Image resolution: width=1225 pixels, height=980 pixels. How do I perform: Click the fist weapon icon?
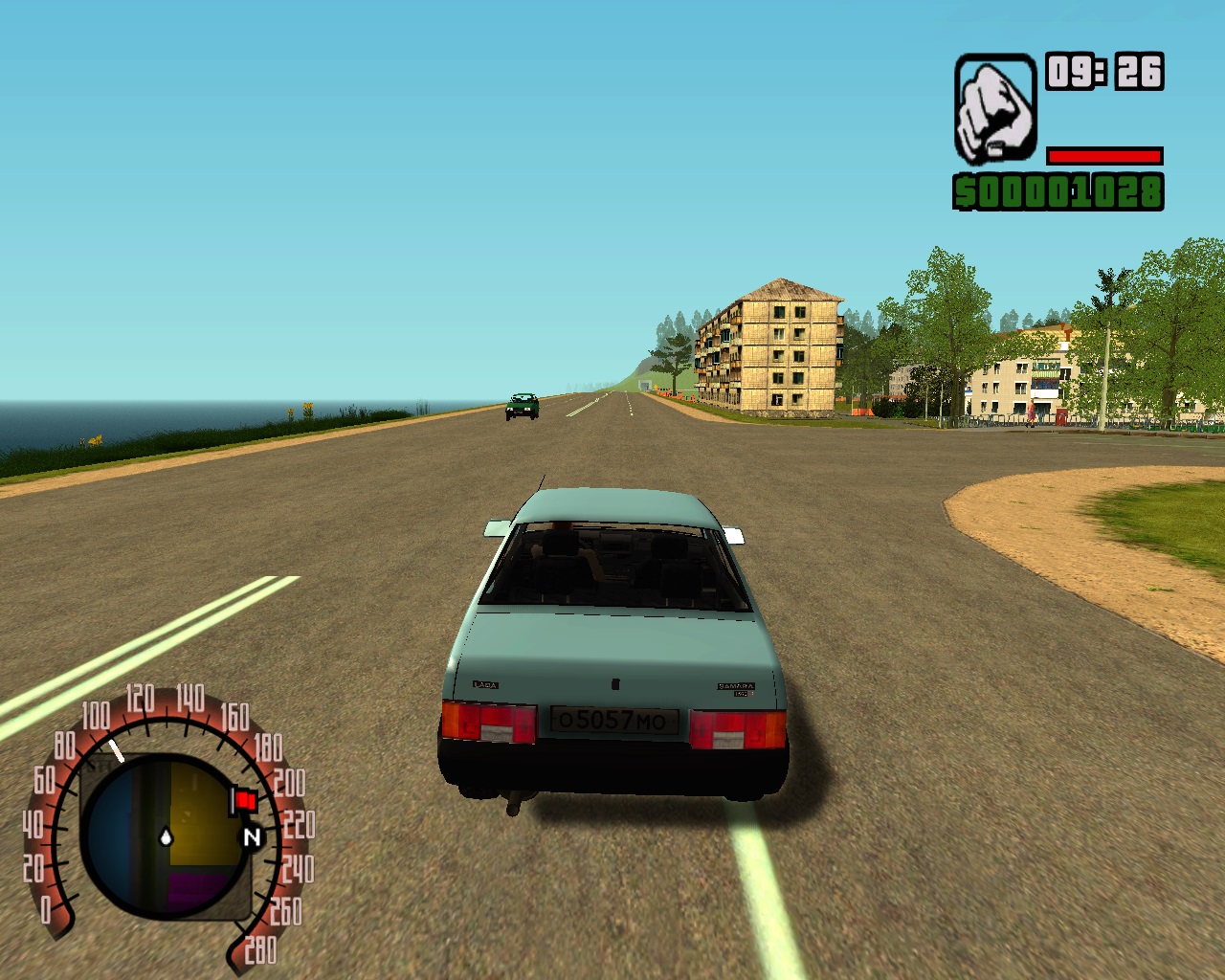pyautogui.click(x=995, y=108)
